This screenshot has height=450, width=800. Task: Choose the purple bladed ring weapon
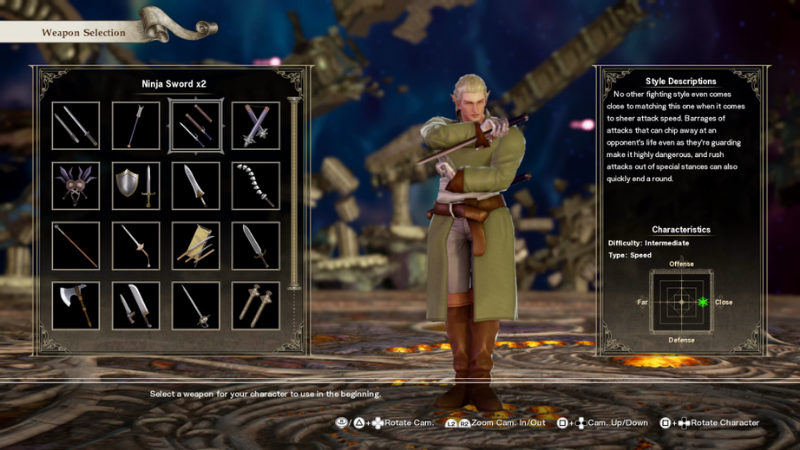[76, 186]
